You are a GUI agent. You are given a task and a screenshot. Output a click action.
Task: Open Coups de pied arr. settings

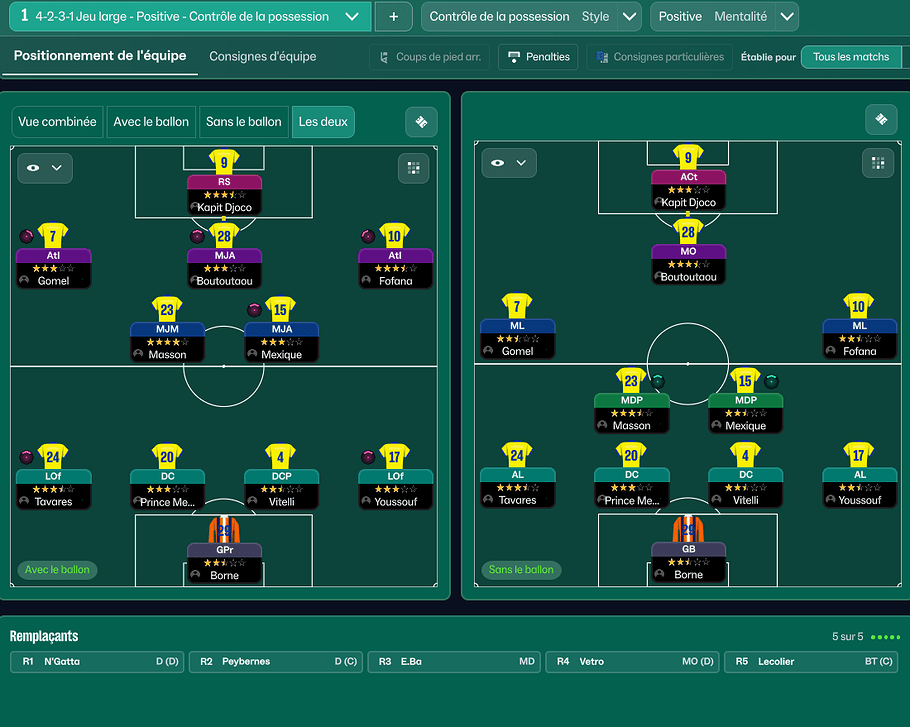(x=429, y=57)
